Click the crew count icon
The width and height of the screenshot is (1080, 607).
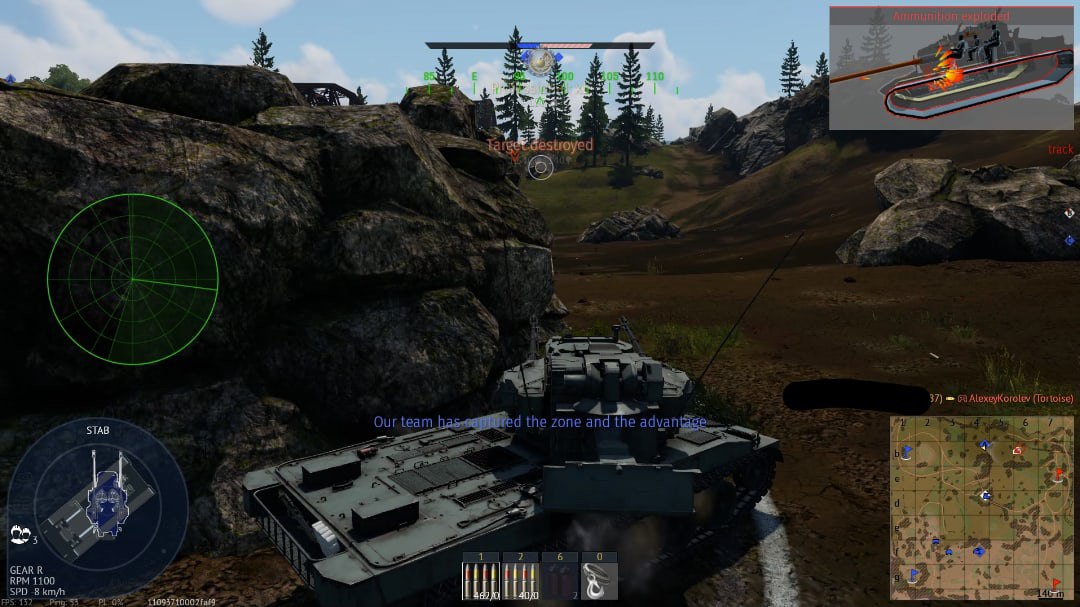pyautogui.click(x=20, y=535)
